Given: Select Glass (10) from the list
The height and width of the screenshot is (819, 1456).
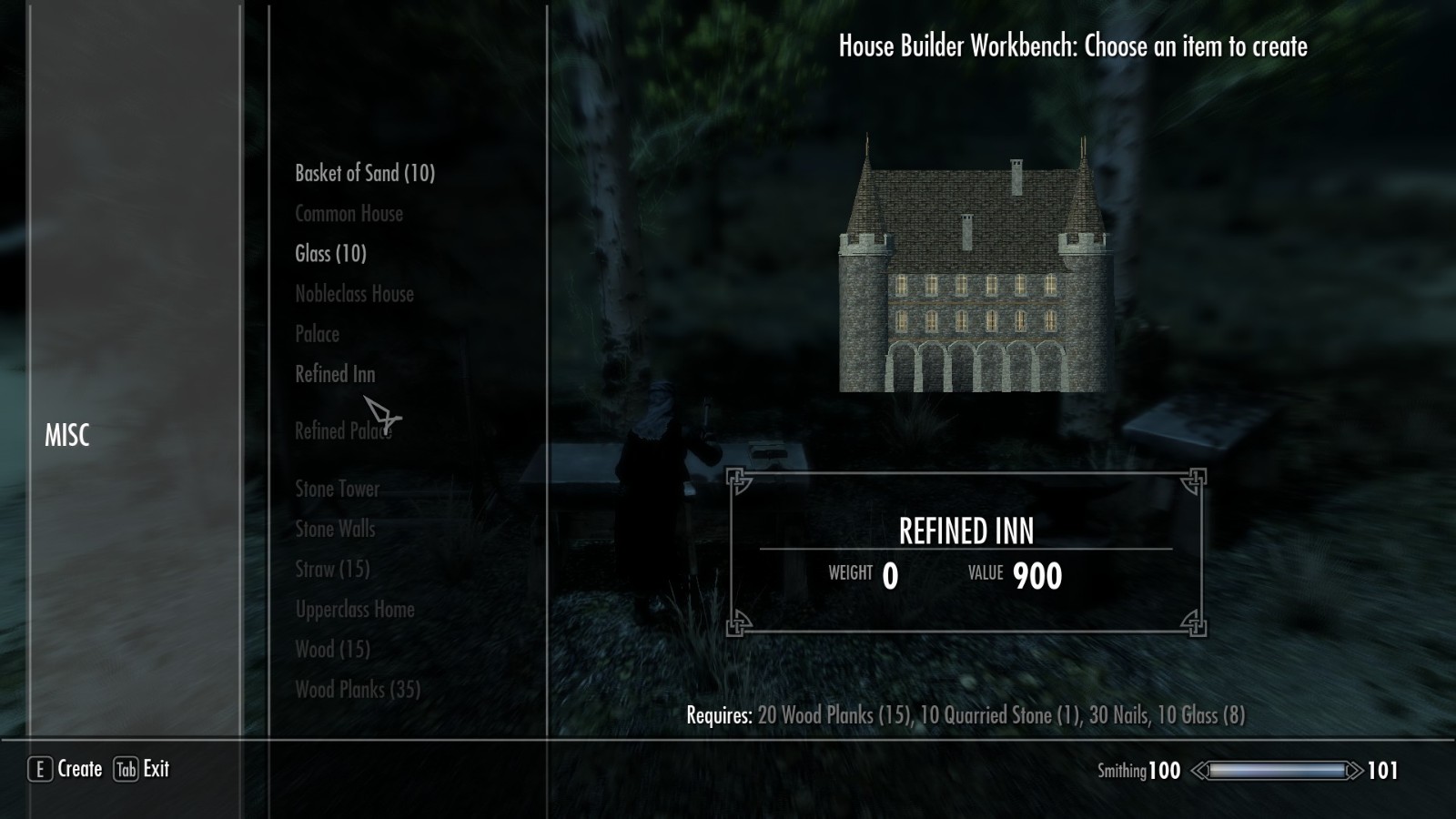Looking at the screenshot, I should coord(330,254).
